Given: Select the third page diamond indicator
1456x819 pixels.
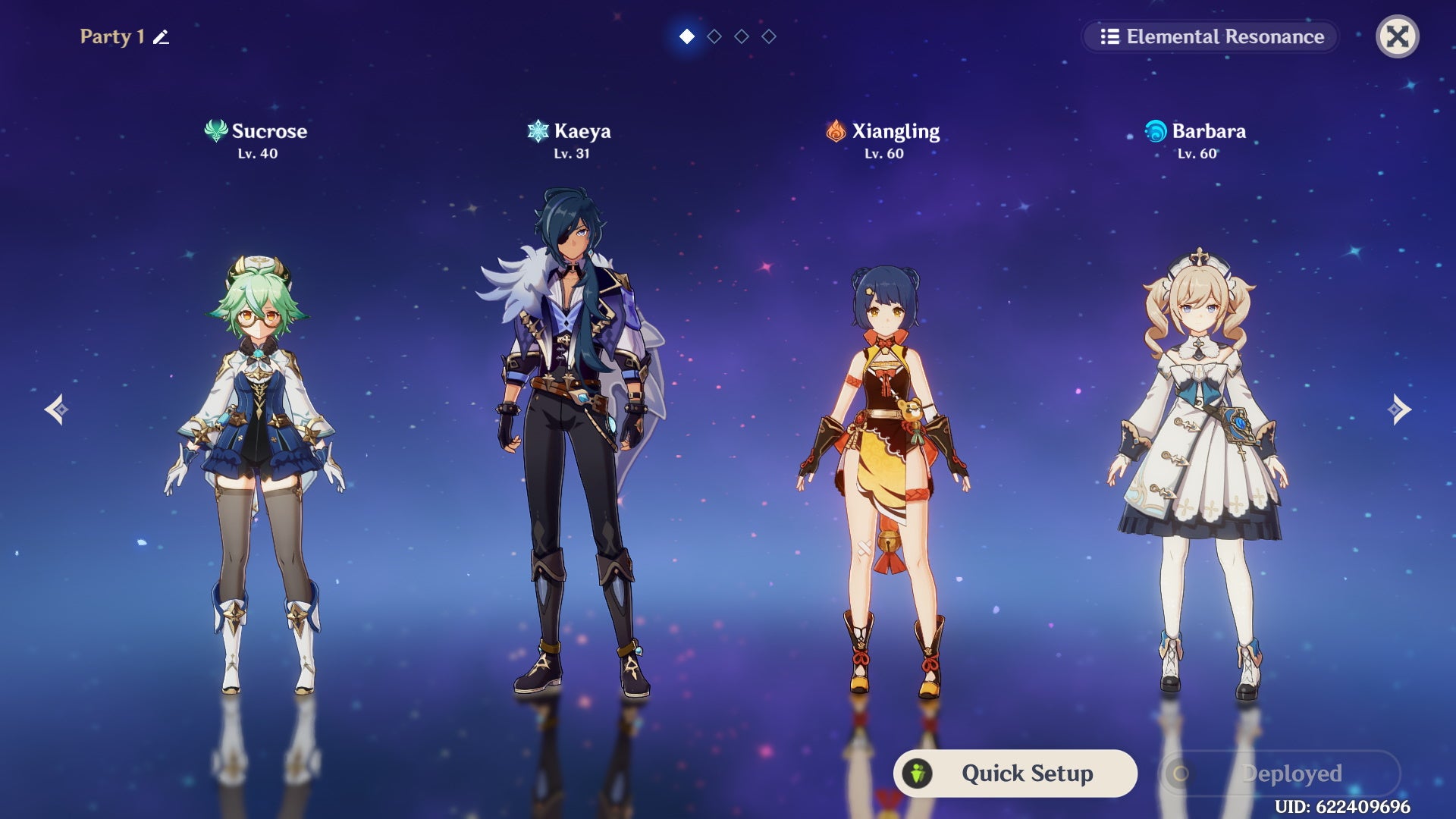Looking at the screenshot, I should click(742, 35).
